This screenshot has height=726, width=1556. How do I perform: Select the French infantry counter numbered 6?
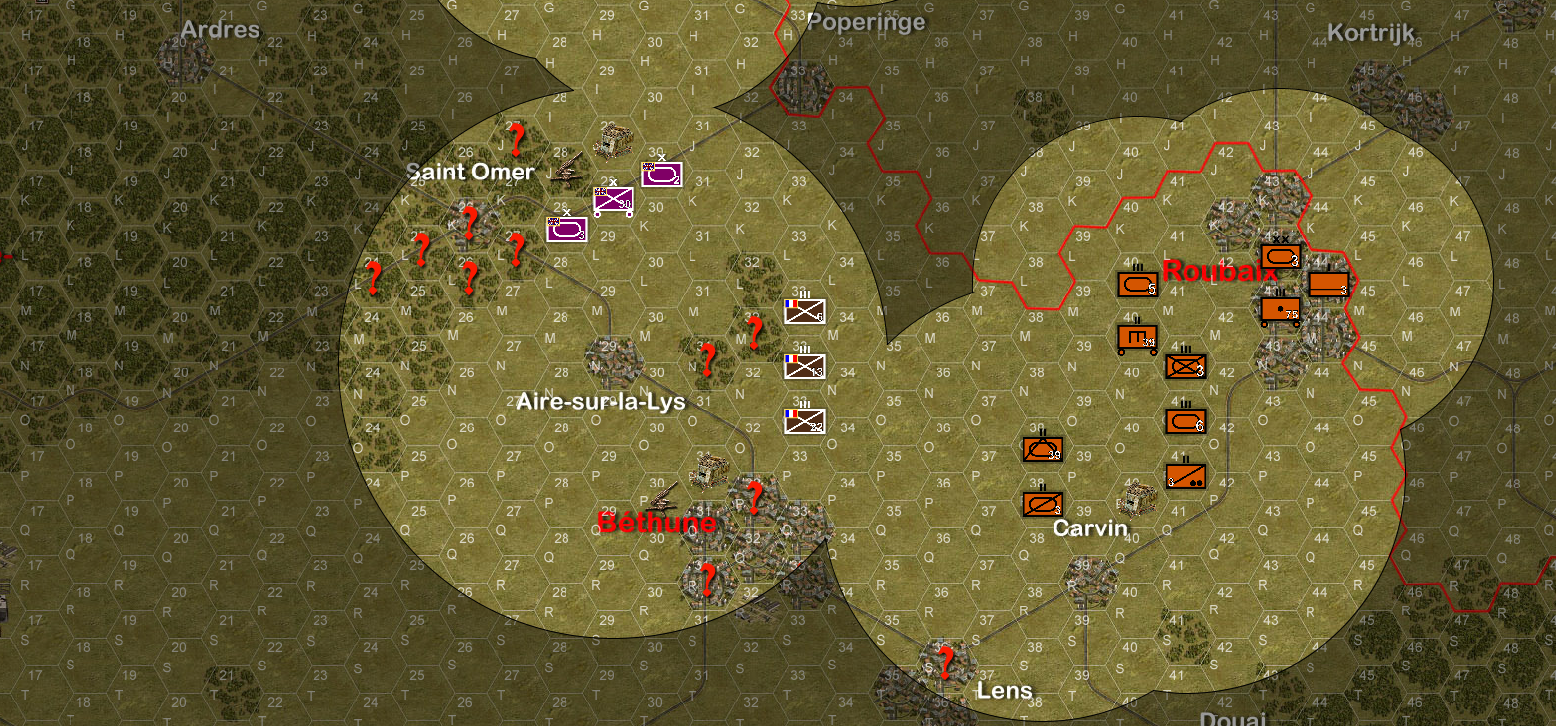click(804, 312)
